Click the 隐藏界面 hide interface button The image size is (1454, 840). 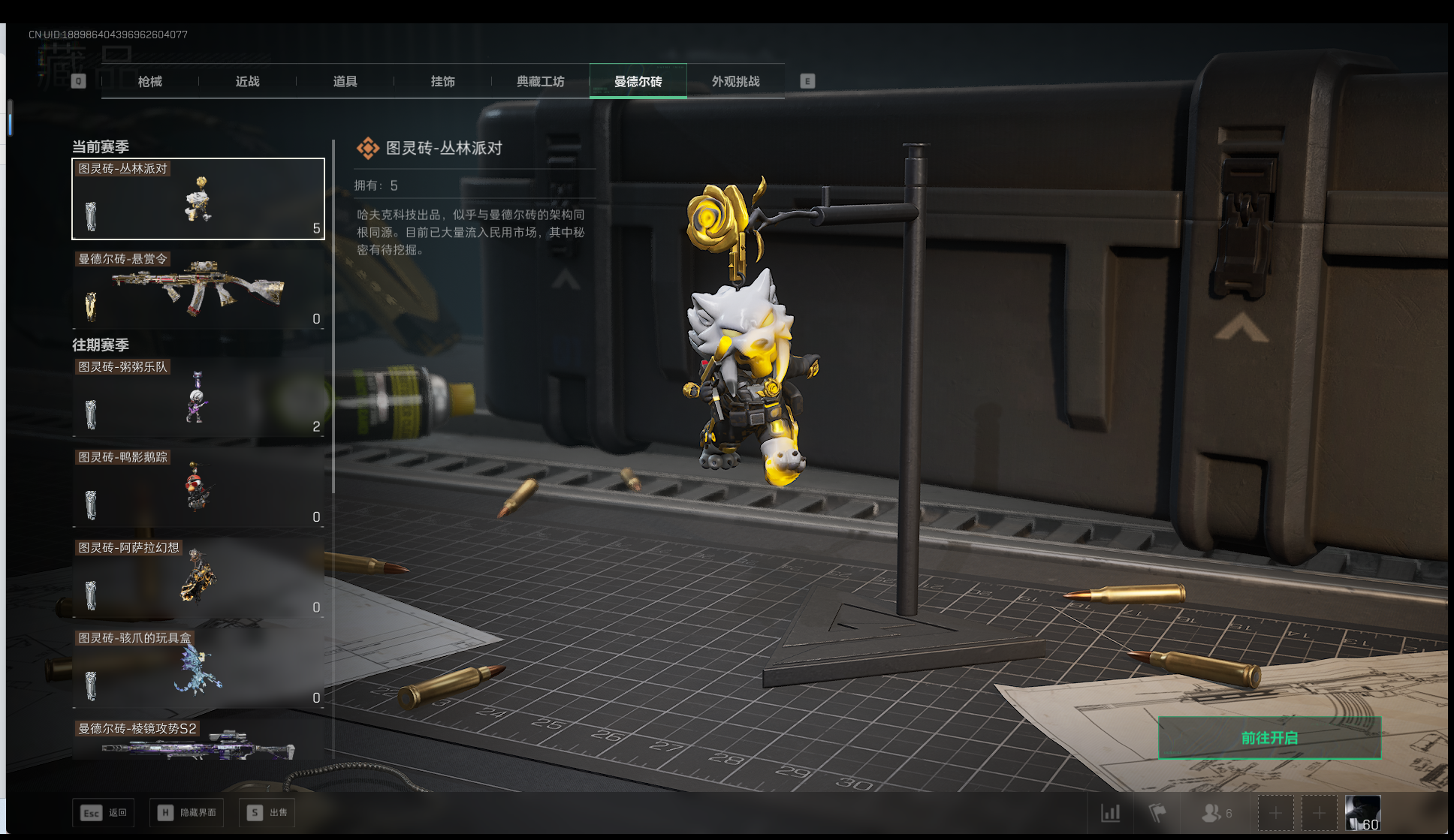pyautogui.click(x=187, y=812)
